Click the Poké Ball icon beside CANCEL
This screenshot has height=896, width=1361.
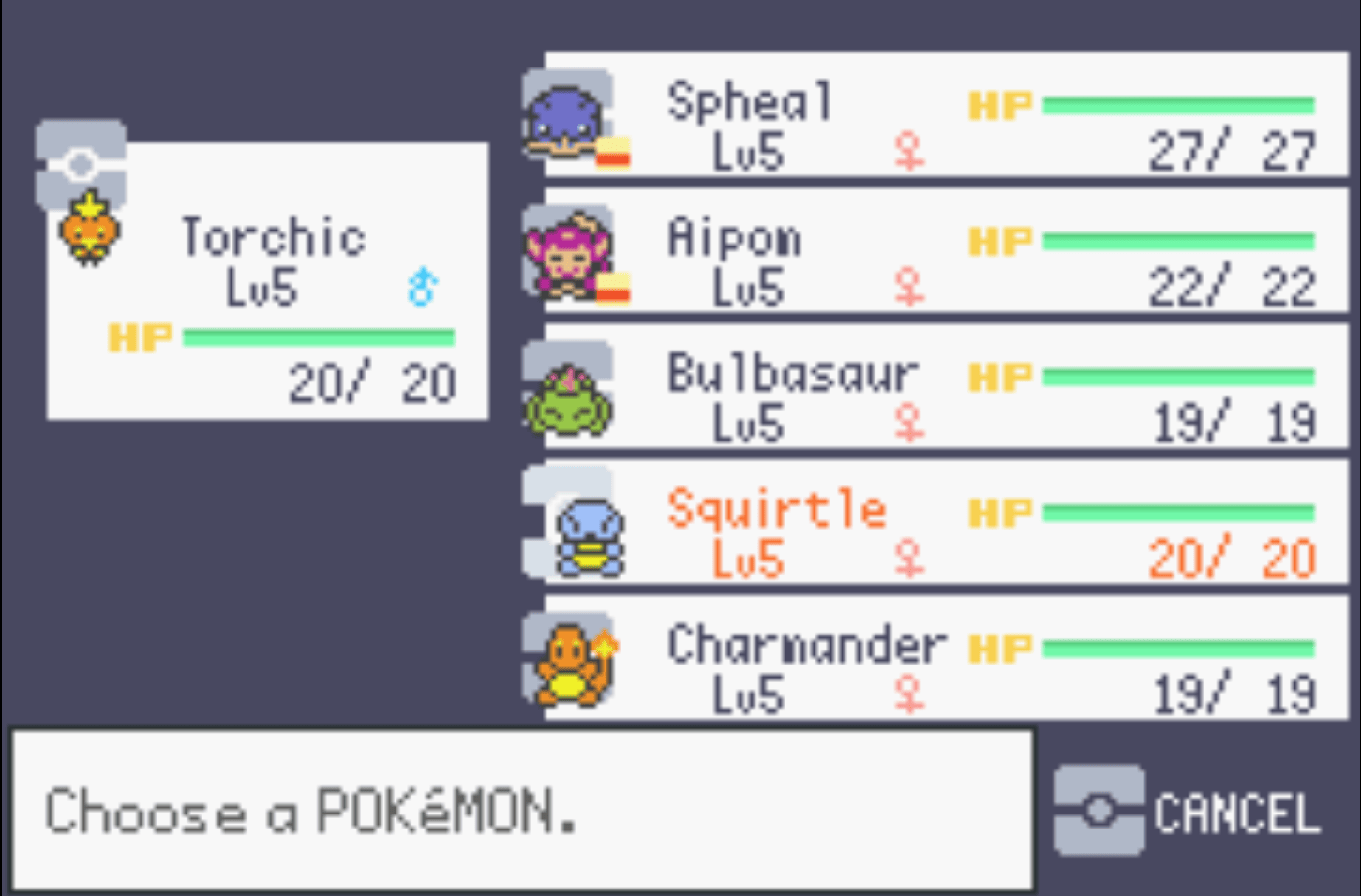point(1099,809)
